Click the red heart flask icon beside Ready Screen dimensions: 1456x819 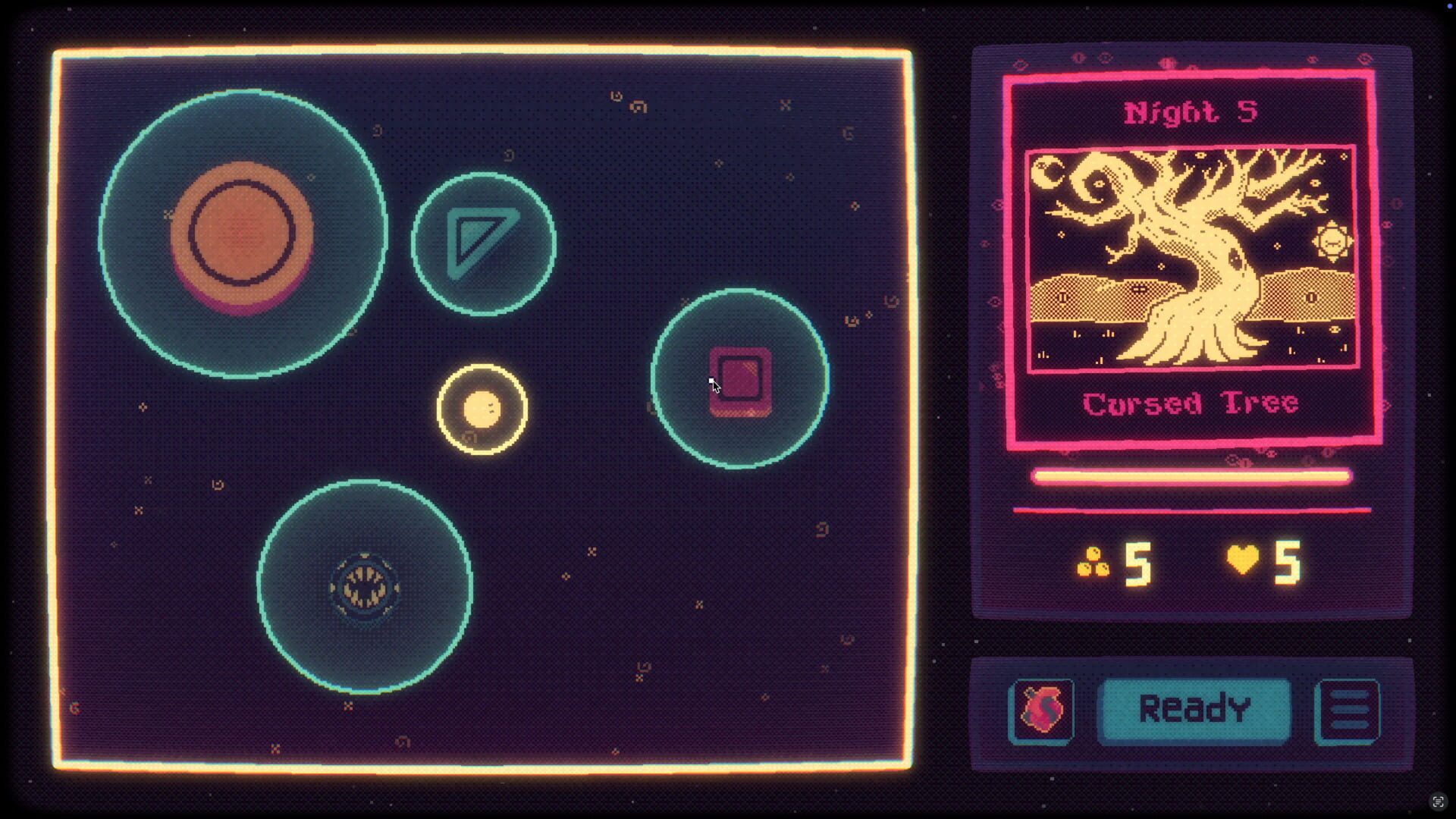pyautogui.click(x=1042, y=709)
